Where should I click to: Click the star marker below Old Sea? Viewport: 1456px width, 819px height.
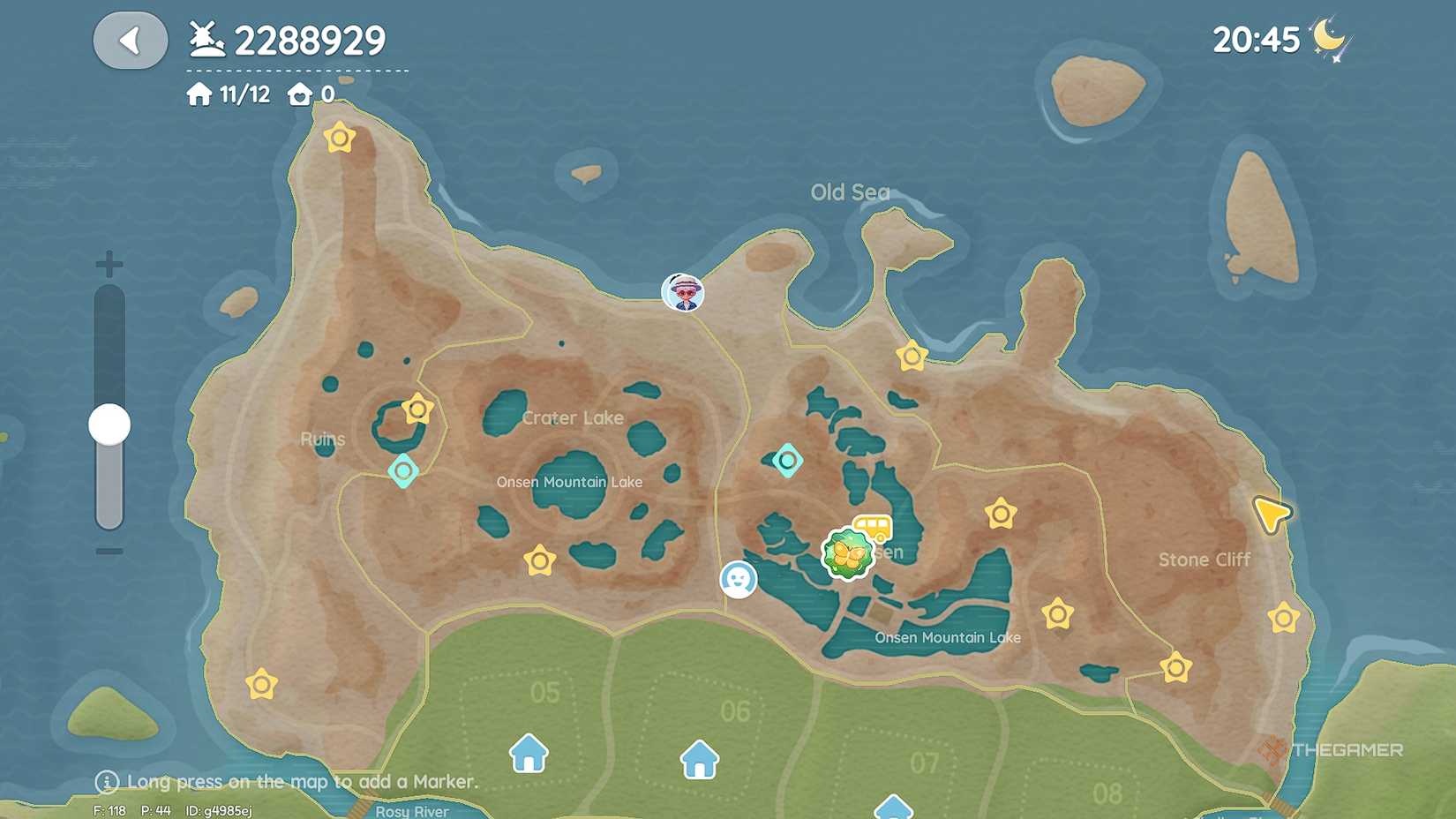click(910, 357)
